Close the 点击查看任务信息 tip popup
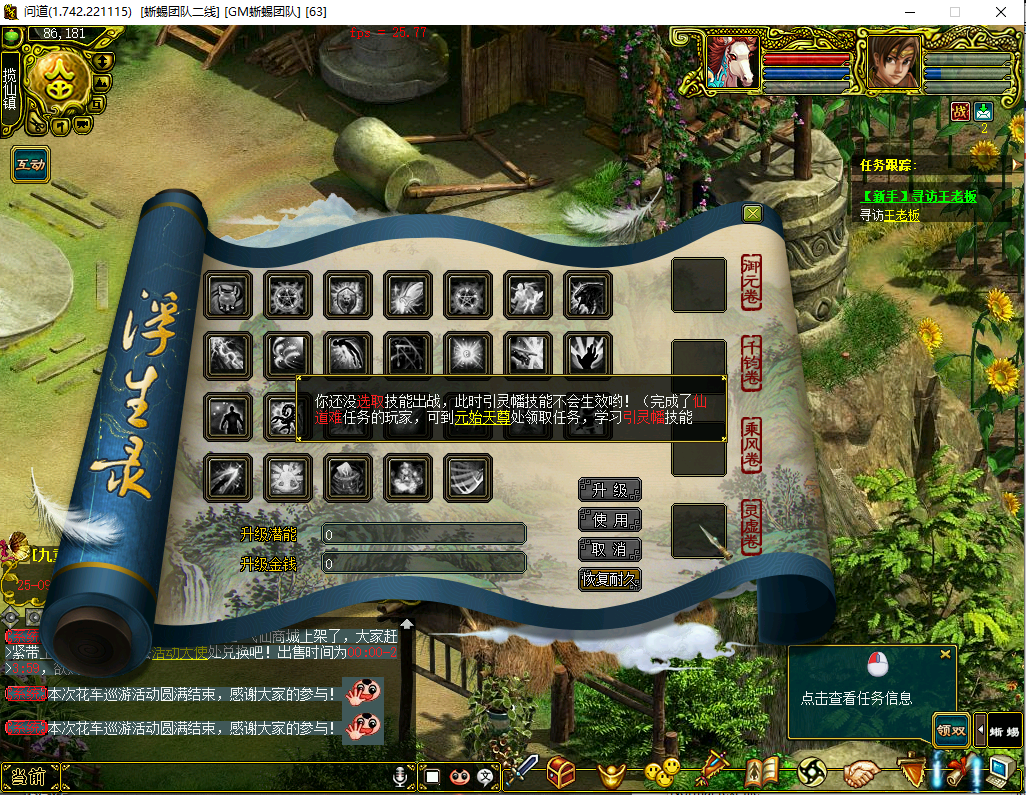This screenshot has width=1026, height=795. (945, 654)
